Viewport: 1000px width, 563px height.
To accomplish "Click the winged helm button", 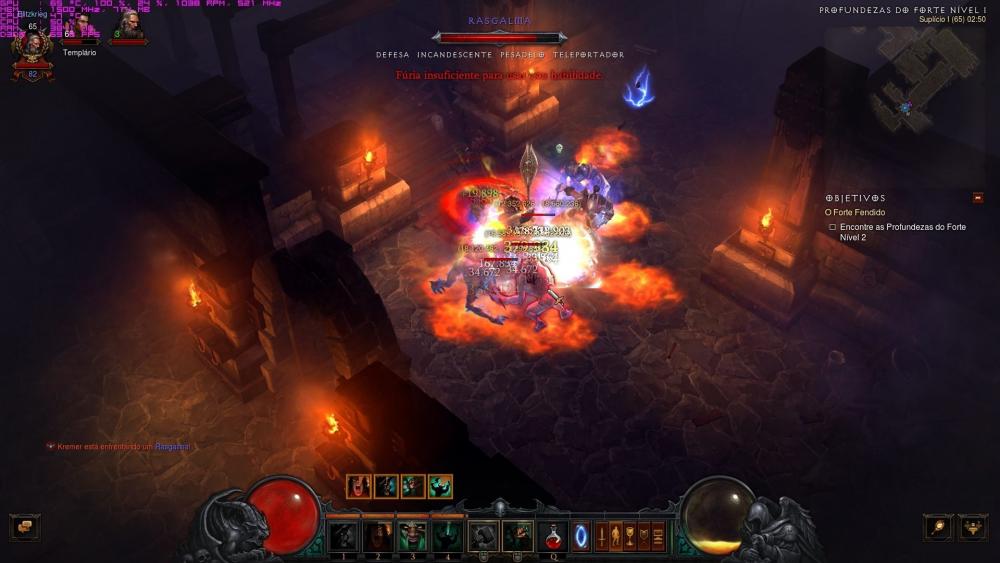I will (973, 527).
